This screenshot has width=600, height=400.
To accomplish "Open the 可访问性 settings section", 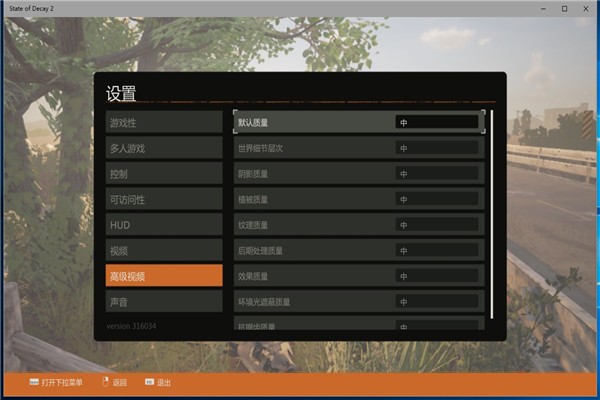I will (x=164, y=199).
